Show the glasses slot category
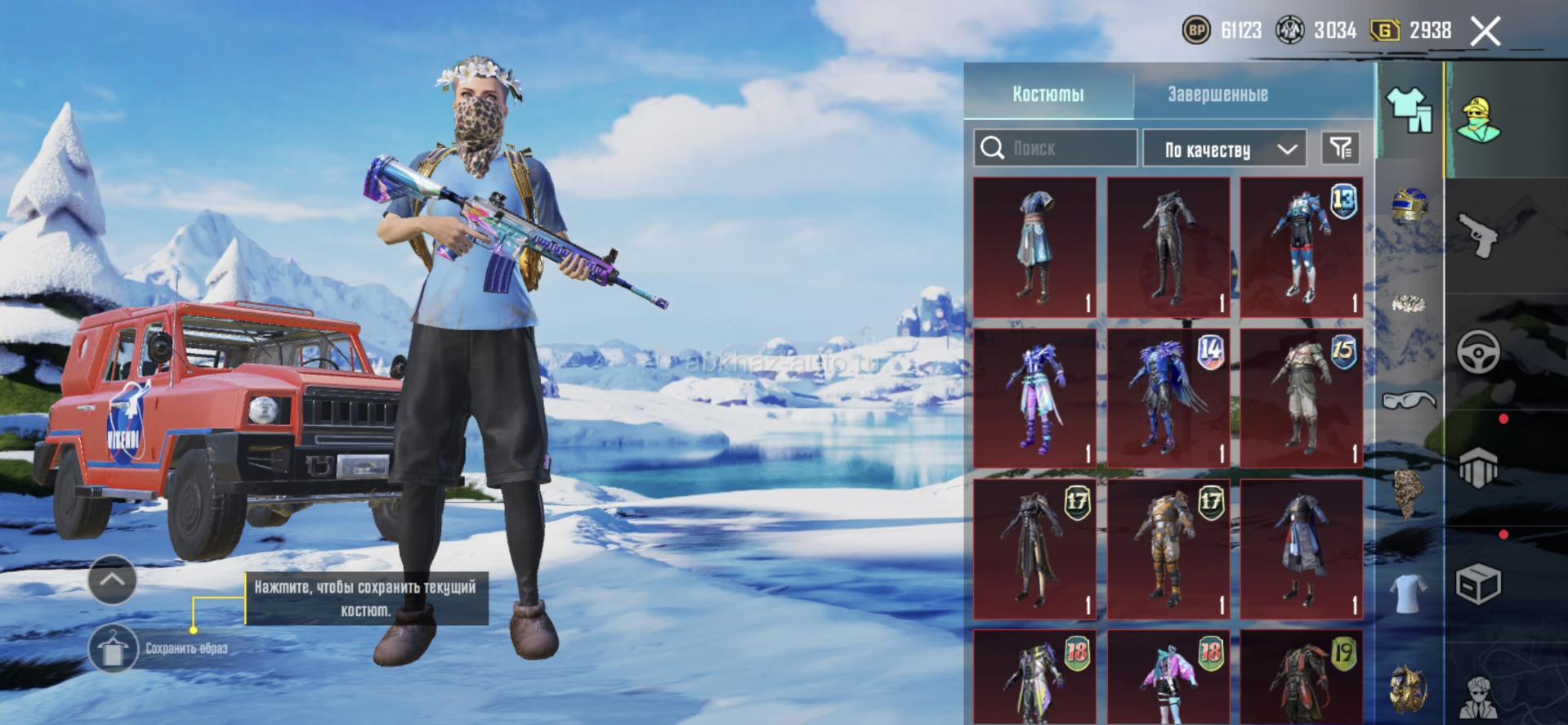 1409,401
